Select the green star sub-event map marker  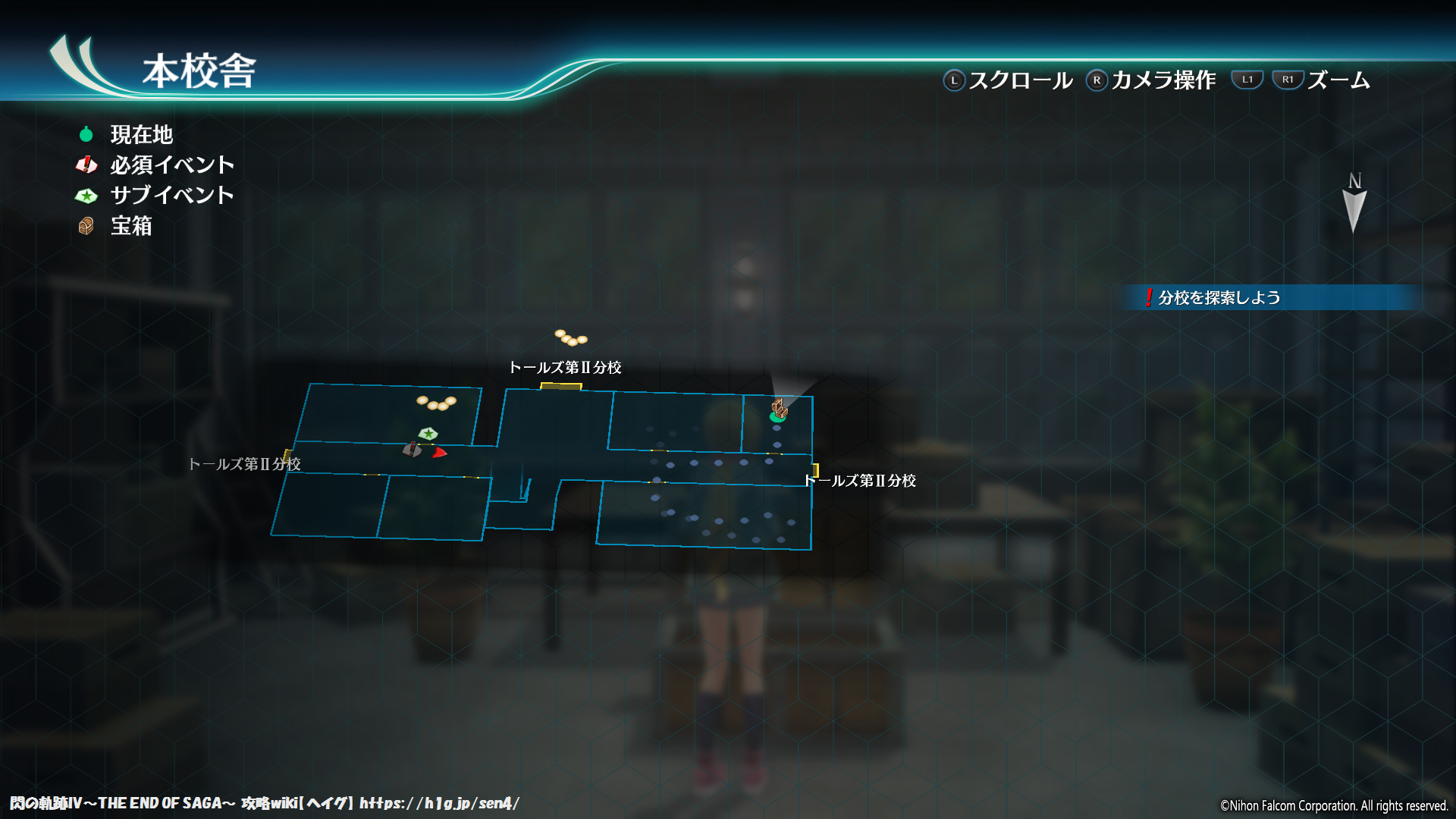tap(428, 434)
